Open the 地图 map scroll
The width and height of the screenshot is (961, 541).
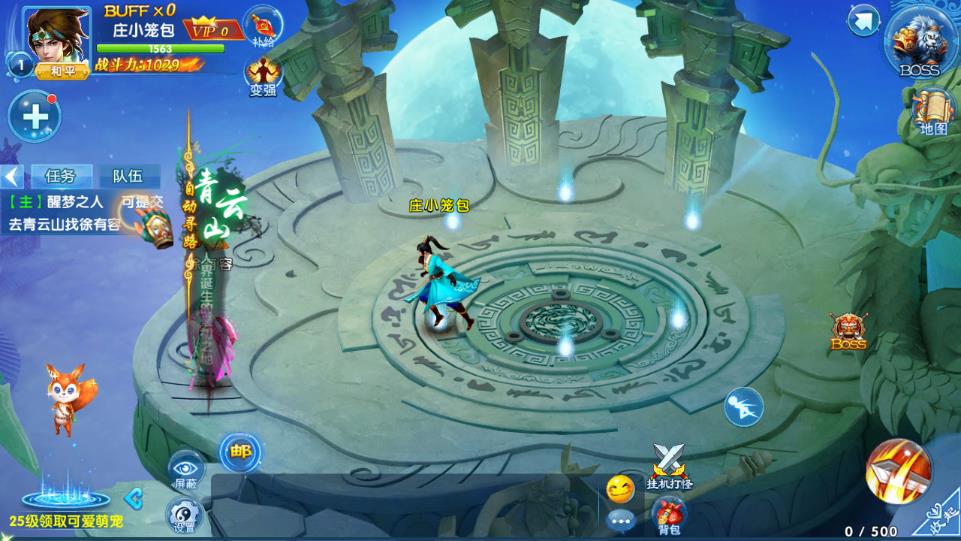pos(933,112)
